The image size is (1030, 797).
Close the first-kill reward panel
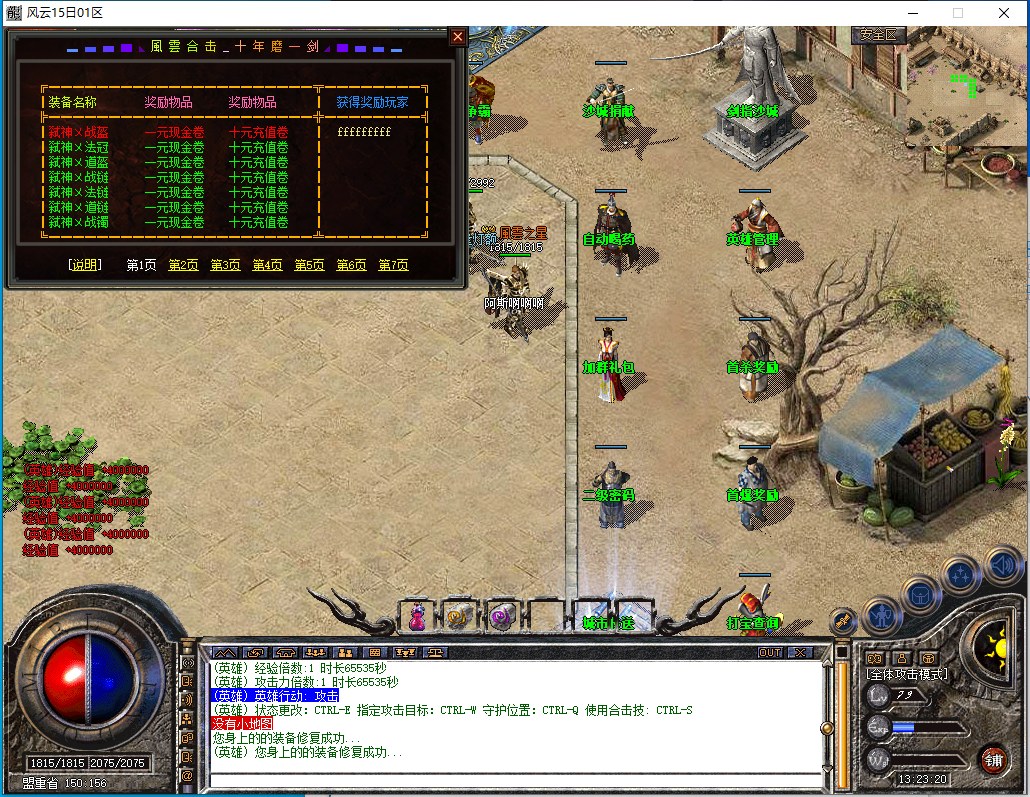(x=457, y=37)
